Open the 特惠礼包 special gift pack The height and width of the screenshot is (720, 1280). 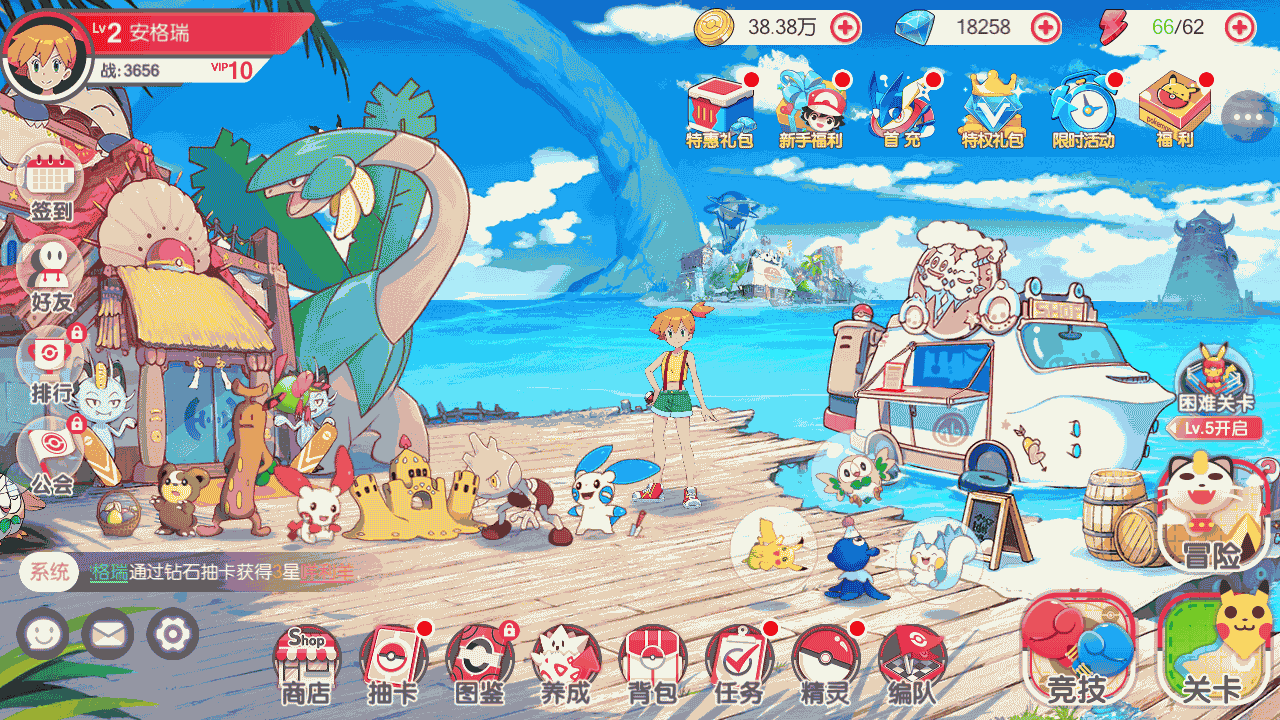pos(720,110)
